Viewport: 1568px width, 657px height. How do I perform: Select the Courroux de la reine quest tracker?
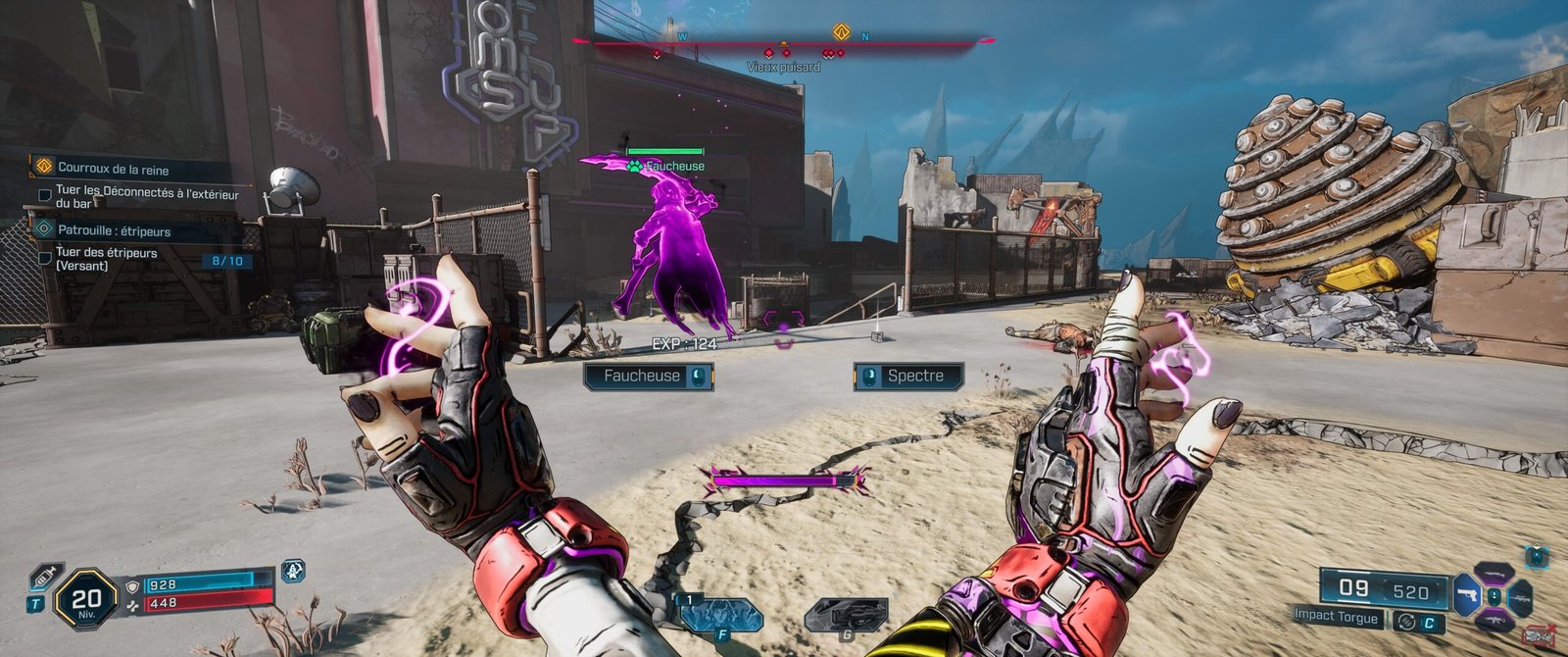pos(113,168)
